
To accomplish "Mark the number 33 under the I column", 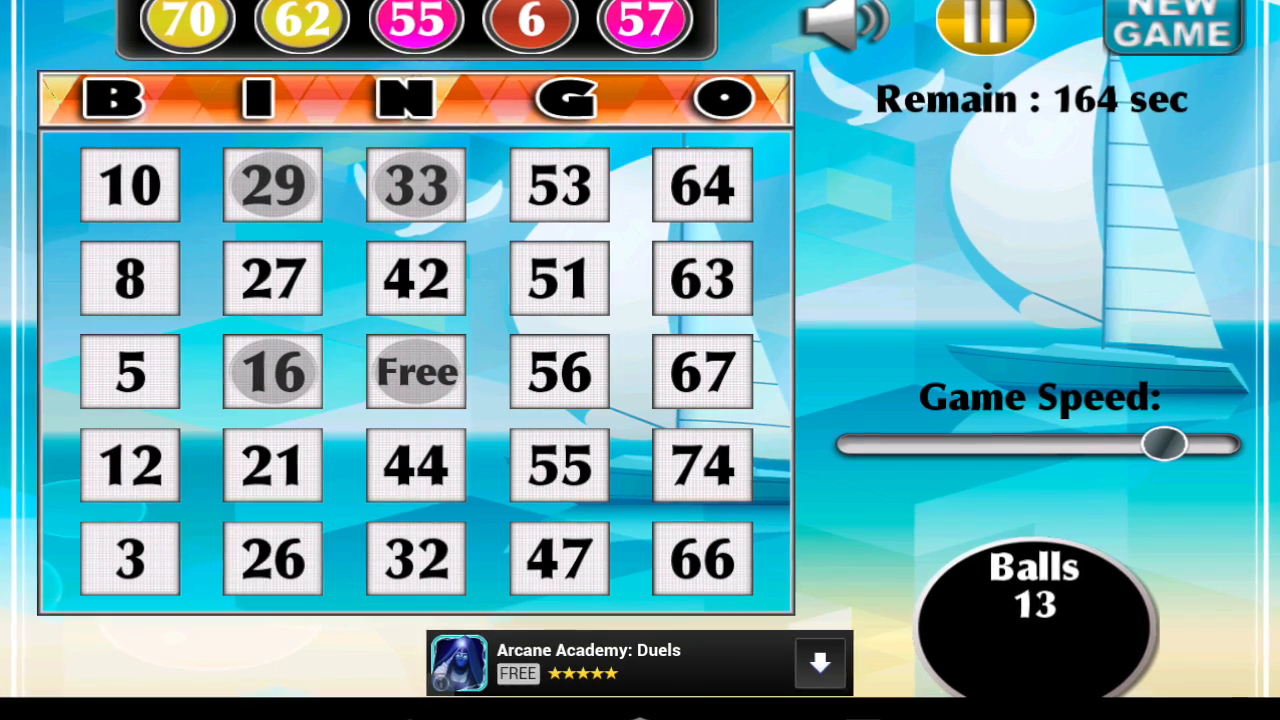I will pos(415,185).
